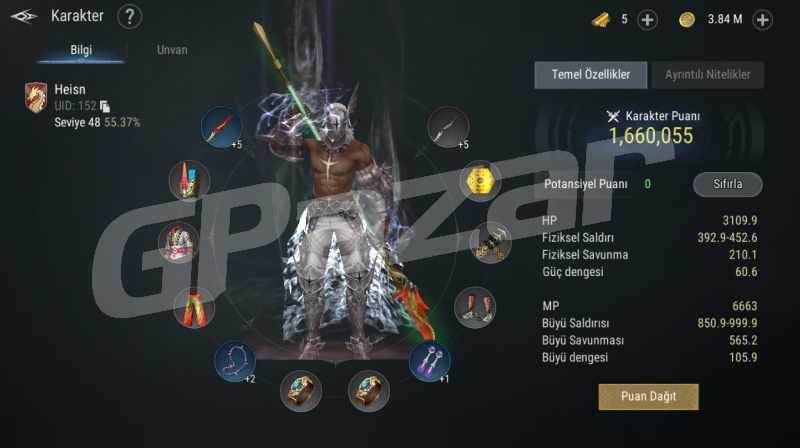Viewport: 800px width, 448px height.
Task: Add coins with the plus button
Action: tap(762, 19)
